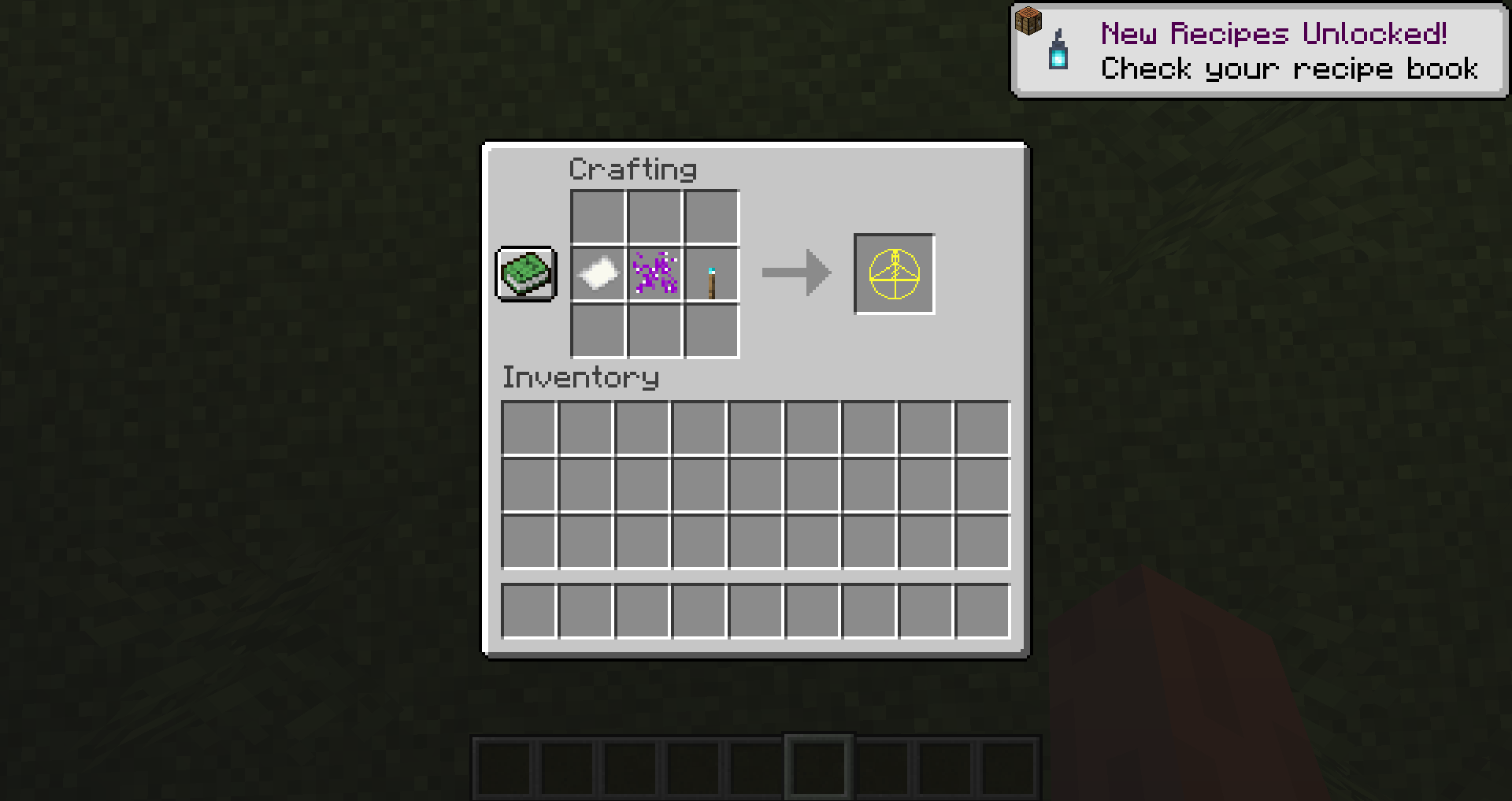Click the soul lantern icon in the notification

pyautogui.click(x=1057, y=54)
